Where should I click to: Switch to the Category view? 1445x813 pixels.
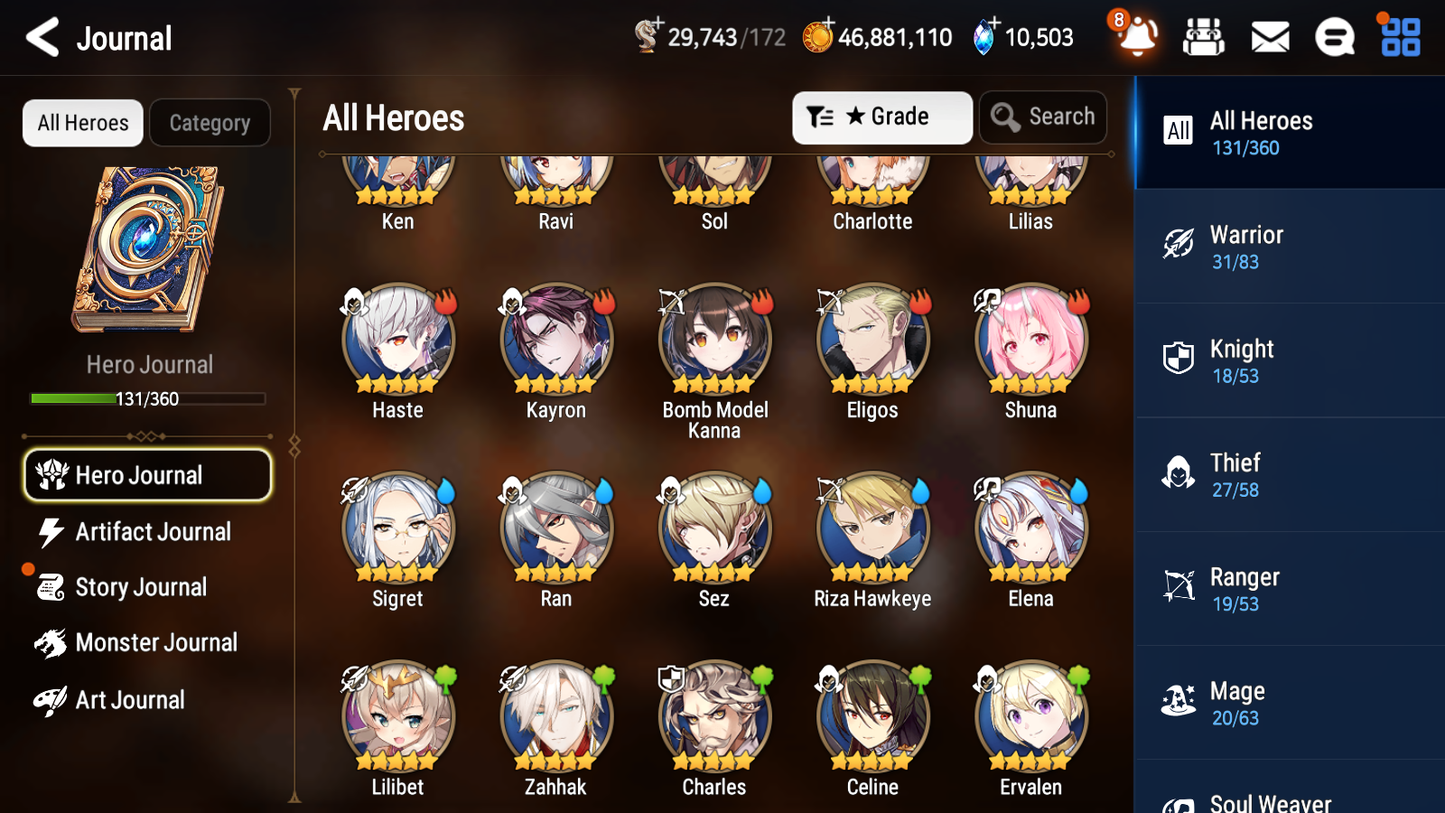(210, 122)
